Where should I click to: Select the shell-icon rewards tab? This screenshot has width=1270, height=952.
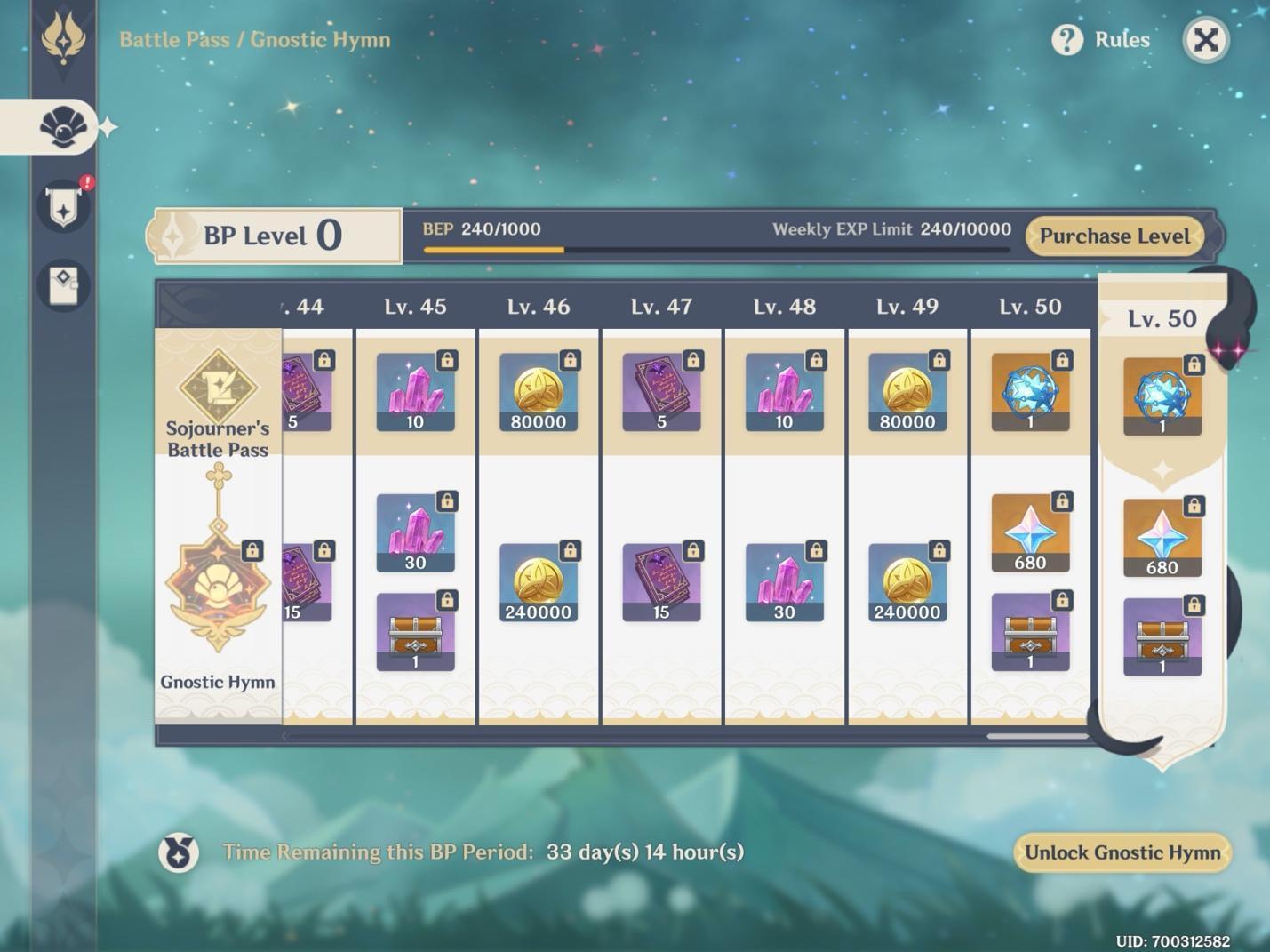pos(63,128)
